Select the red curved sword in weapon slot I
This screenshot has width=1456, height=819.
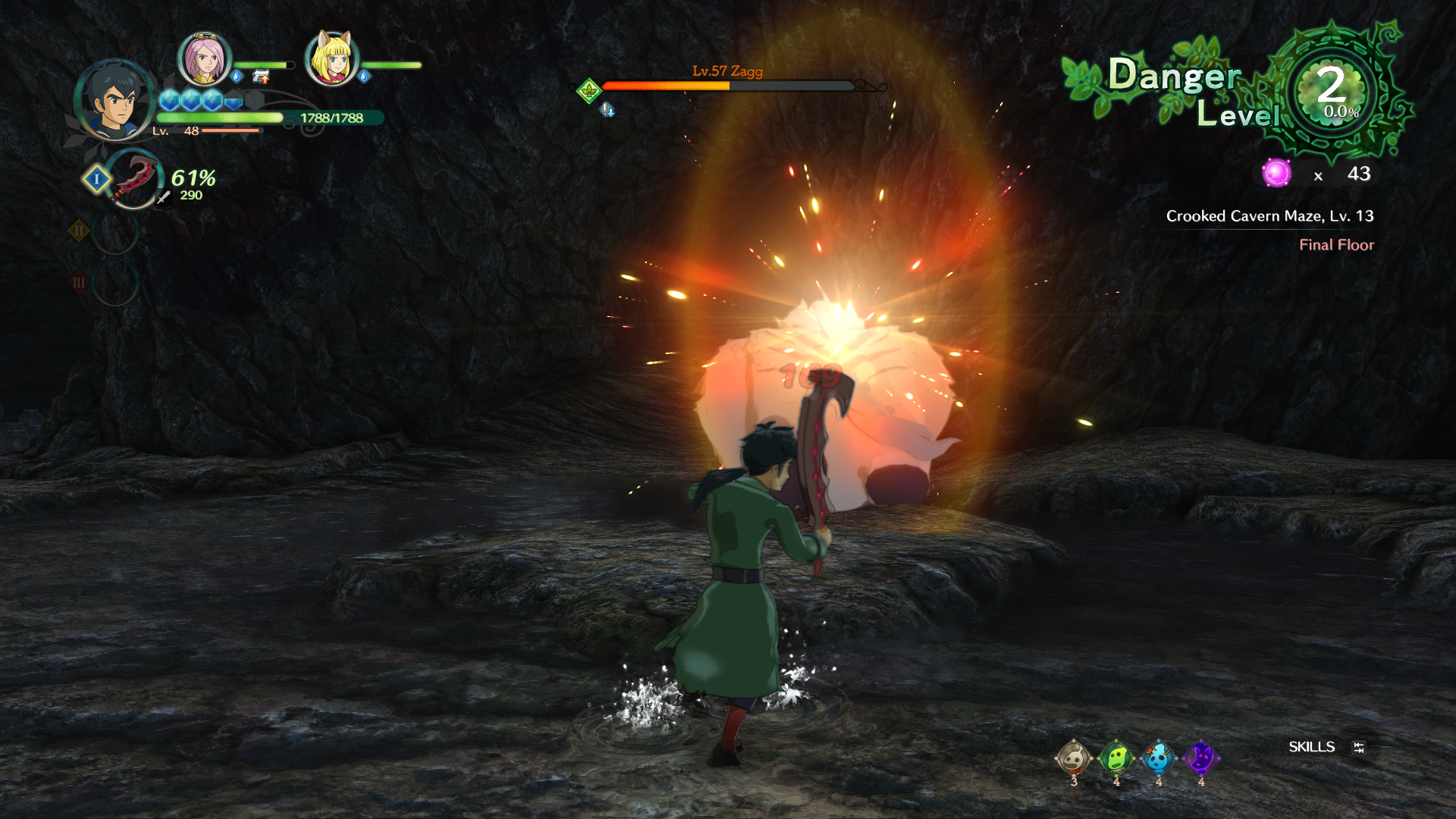pyautogui.click(x=134, y=179)
